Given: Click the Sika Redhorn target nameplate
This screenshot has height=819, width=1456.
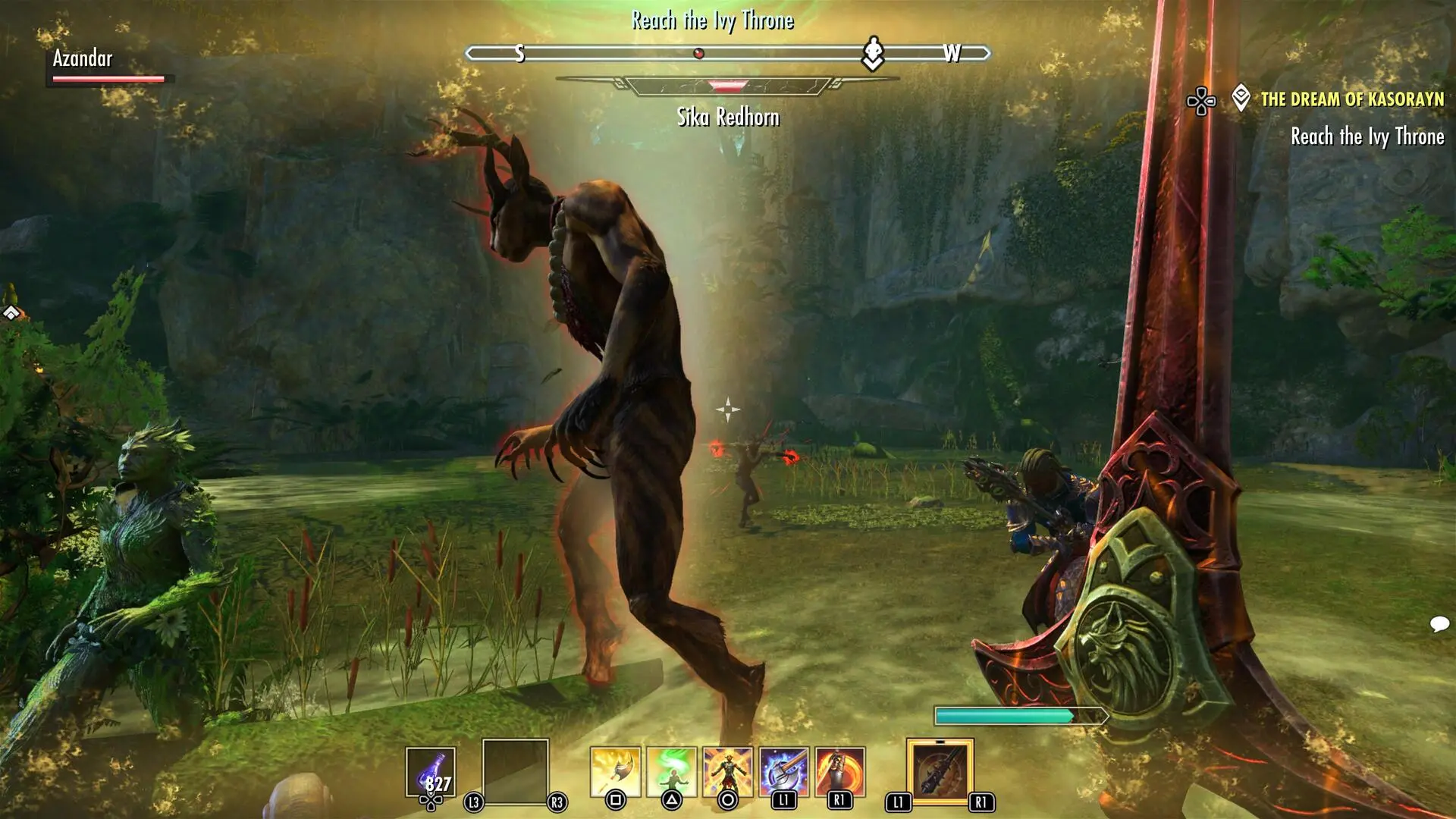Looking at the screenshot, I should click(727, 117).
